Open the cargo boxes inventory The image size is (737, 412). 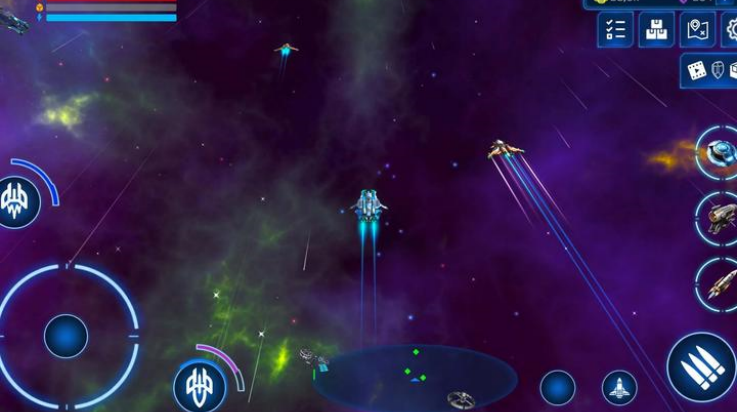656,30
